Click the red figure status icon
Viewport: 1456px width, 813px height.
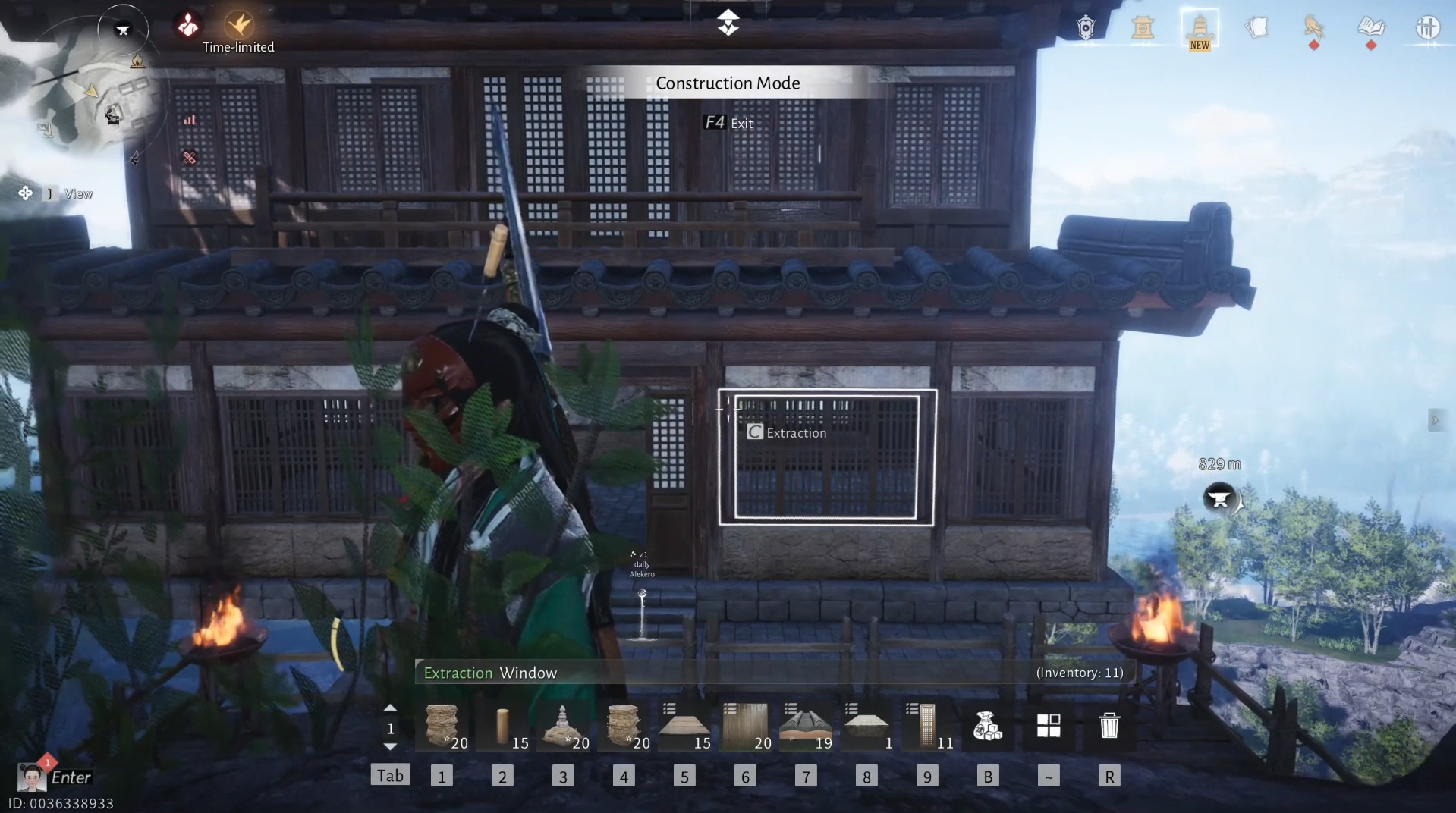(x=187, y=26)
